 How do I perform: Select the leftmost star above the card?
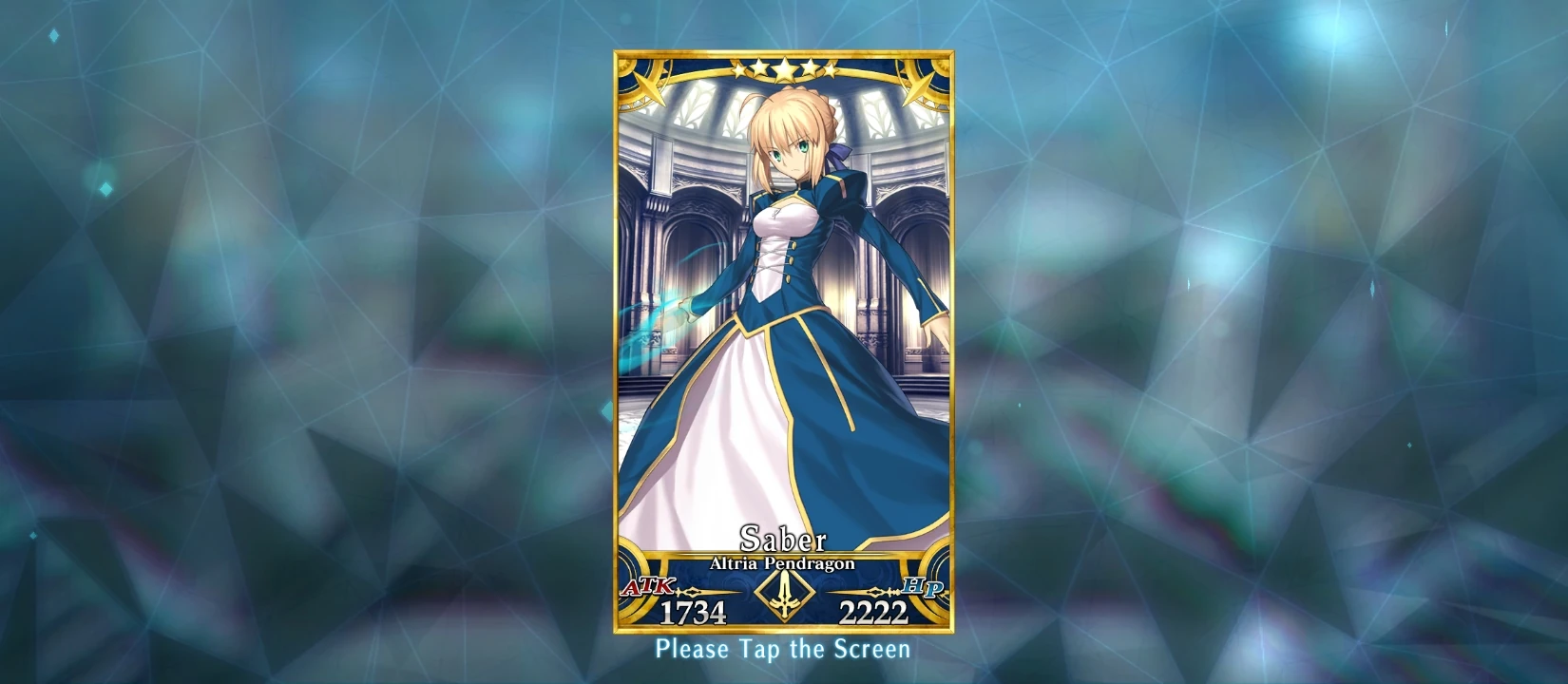(739, 69)
